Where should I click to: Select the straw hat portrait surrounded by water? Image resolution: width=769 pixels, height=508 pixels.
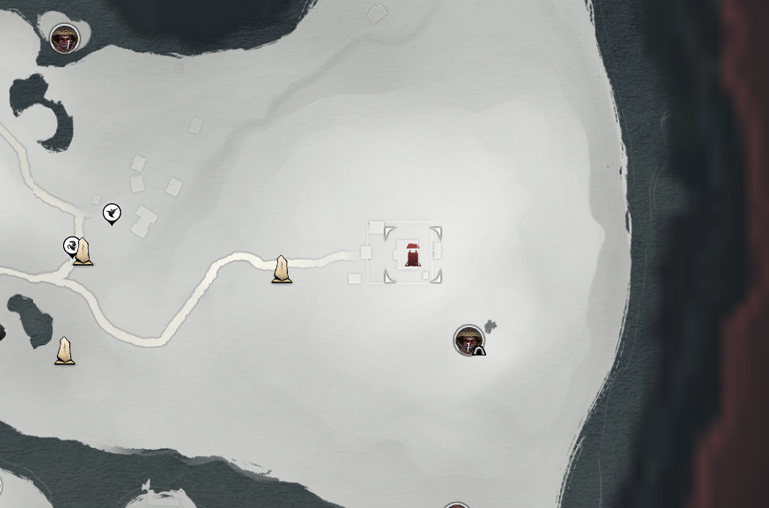coord(65,39)
